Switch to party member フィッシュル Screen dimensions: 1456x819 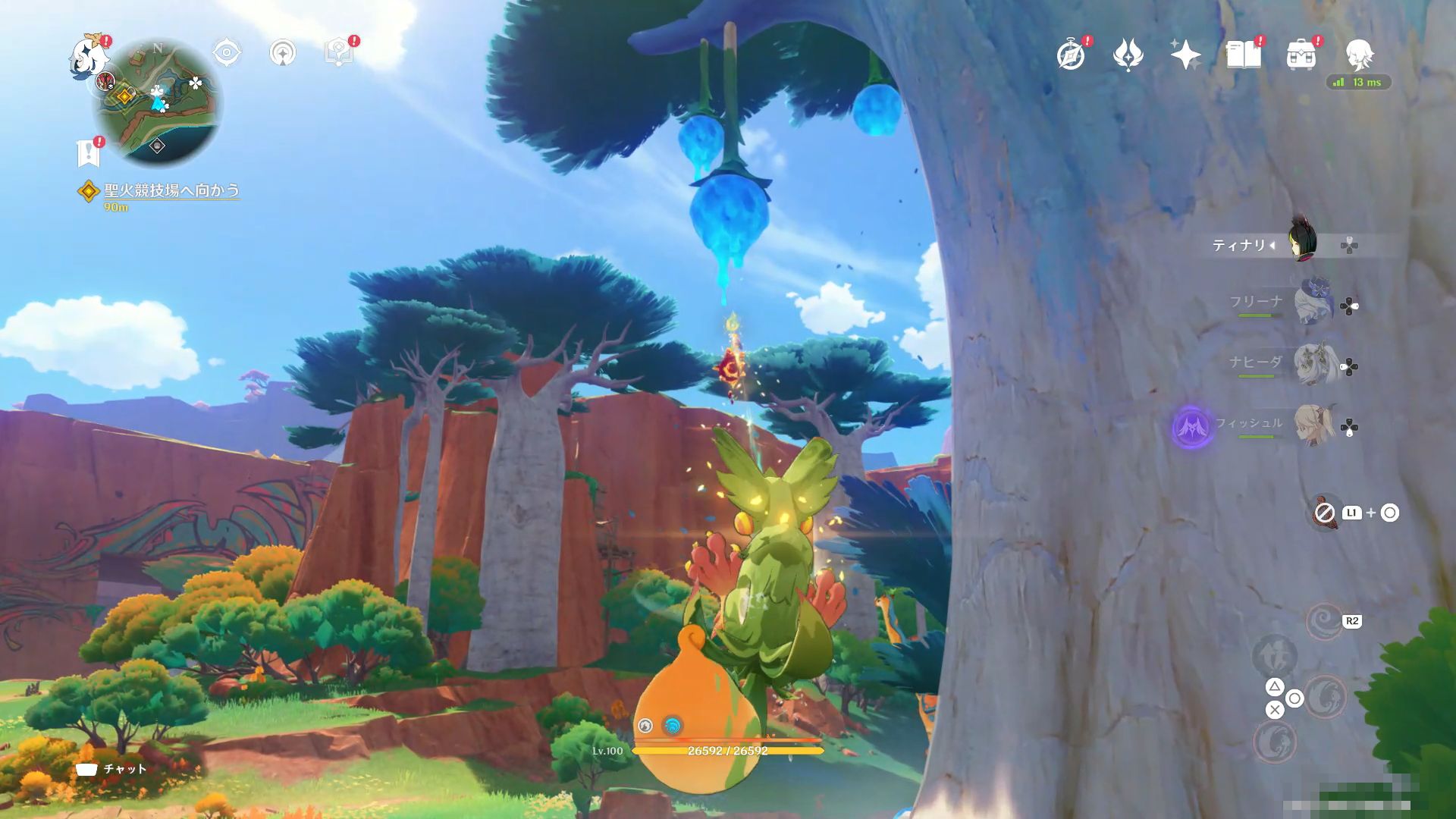click(1312, 424)
